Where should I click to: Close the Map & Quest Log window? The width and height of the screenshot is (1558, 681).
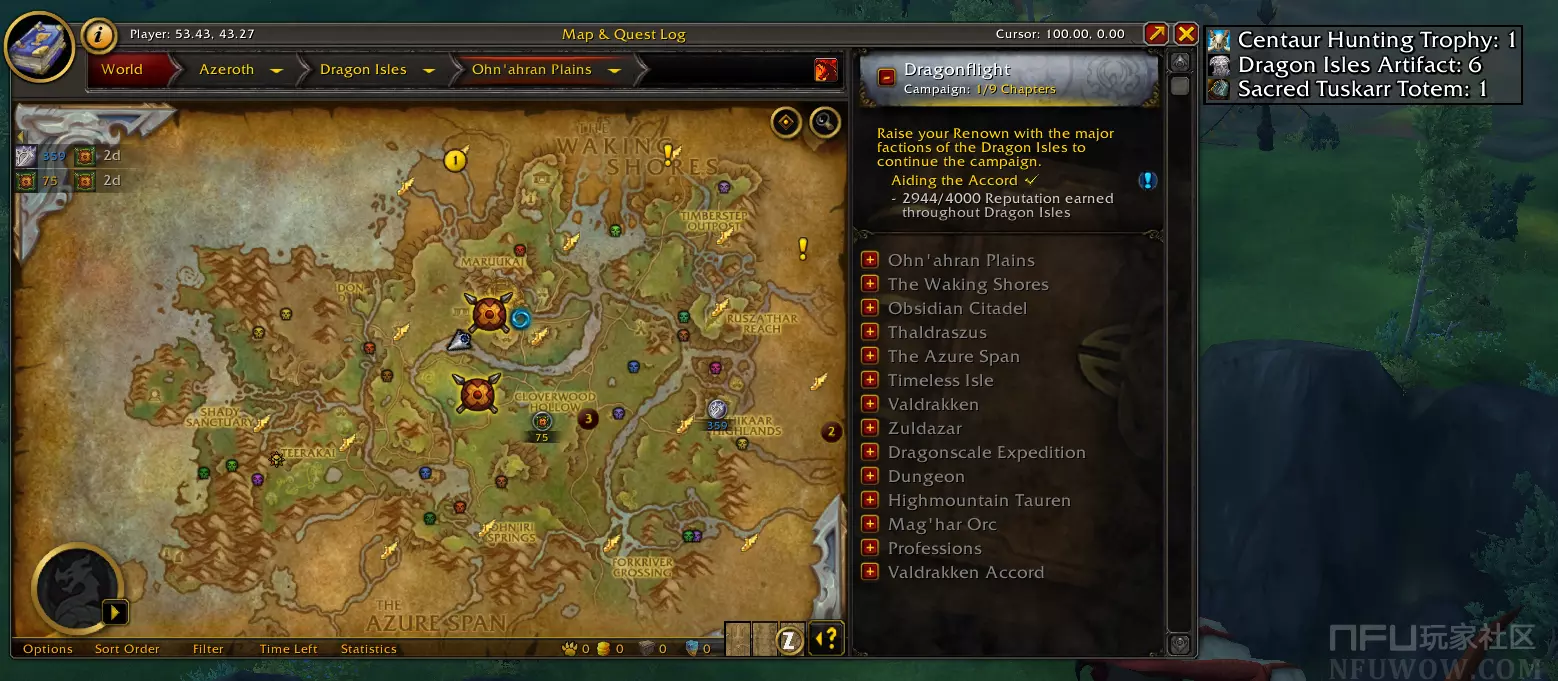[x=1185, y=34]
